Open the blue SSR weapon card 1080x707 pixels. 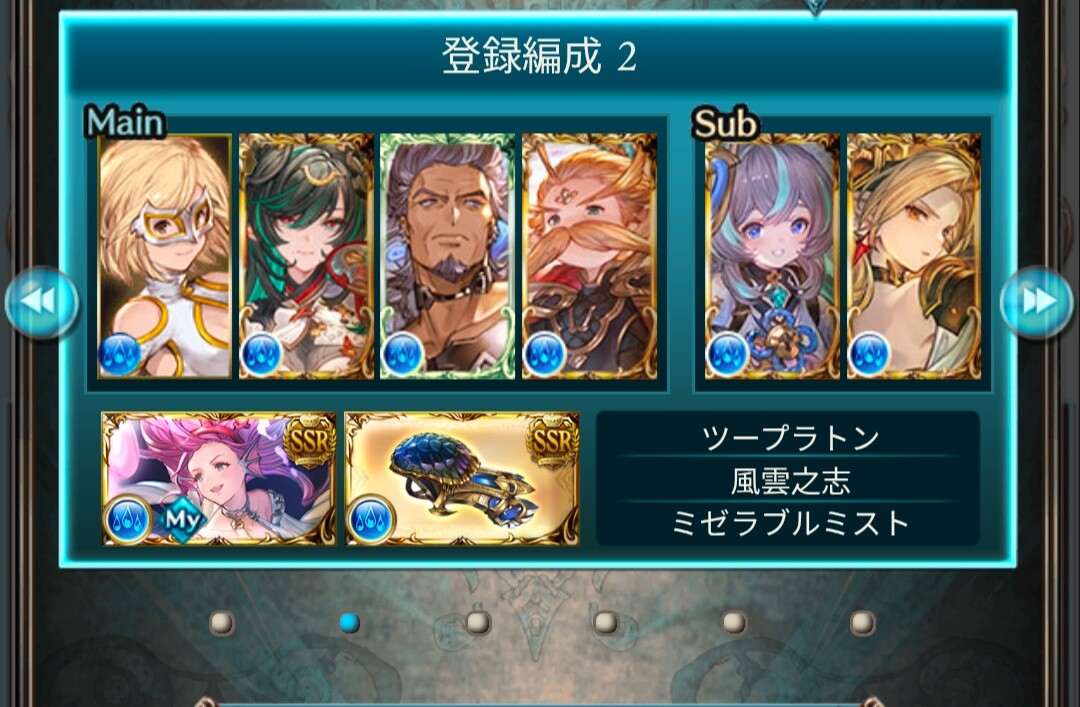(x=462, y=479)
